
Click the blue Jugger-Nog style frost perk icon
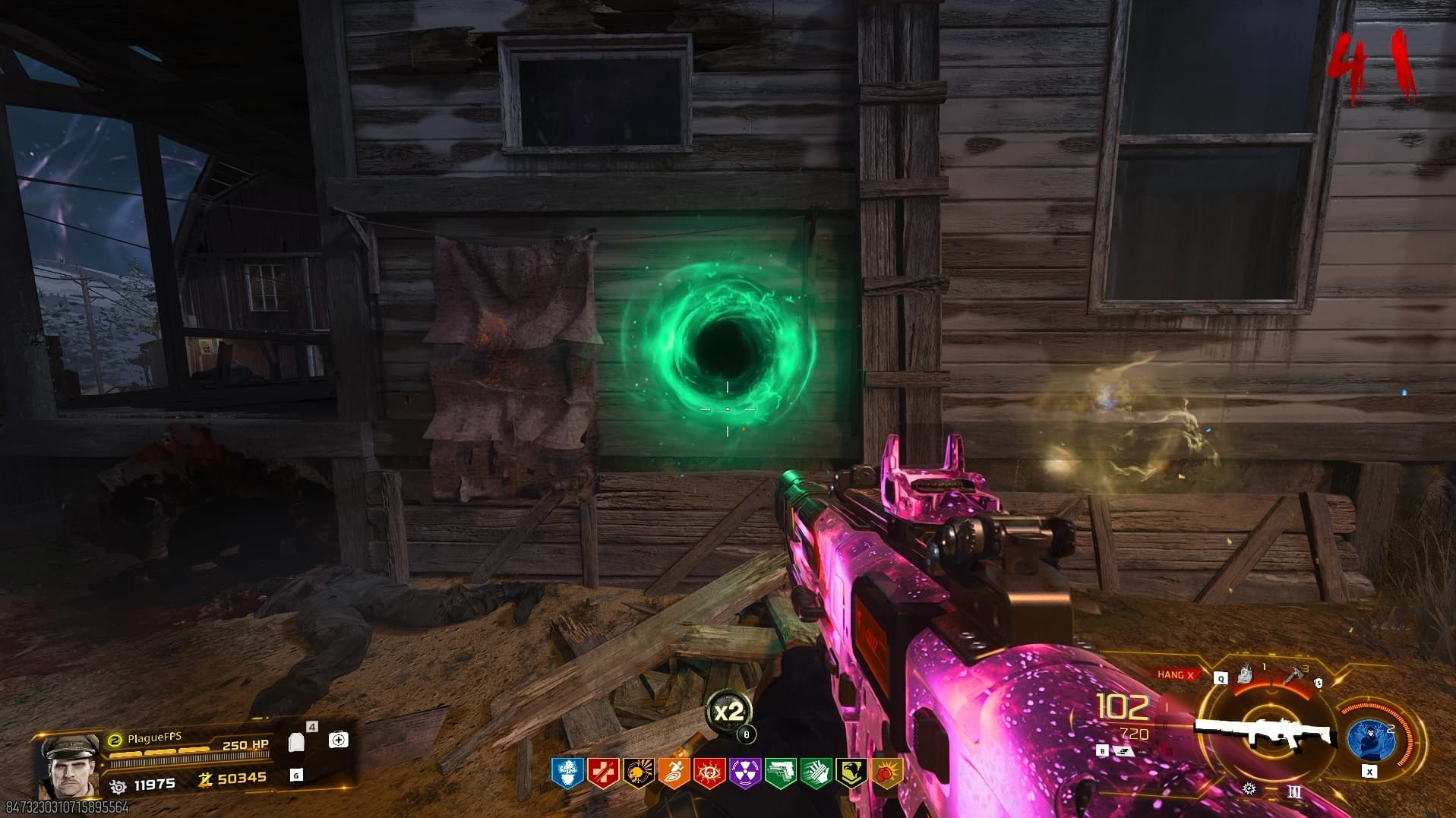pyautogui.click(x=566, y=773)
